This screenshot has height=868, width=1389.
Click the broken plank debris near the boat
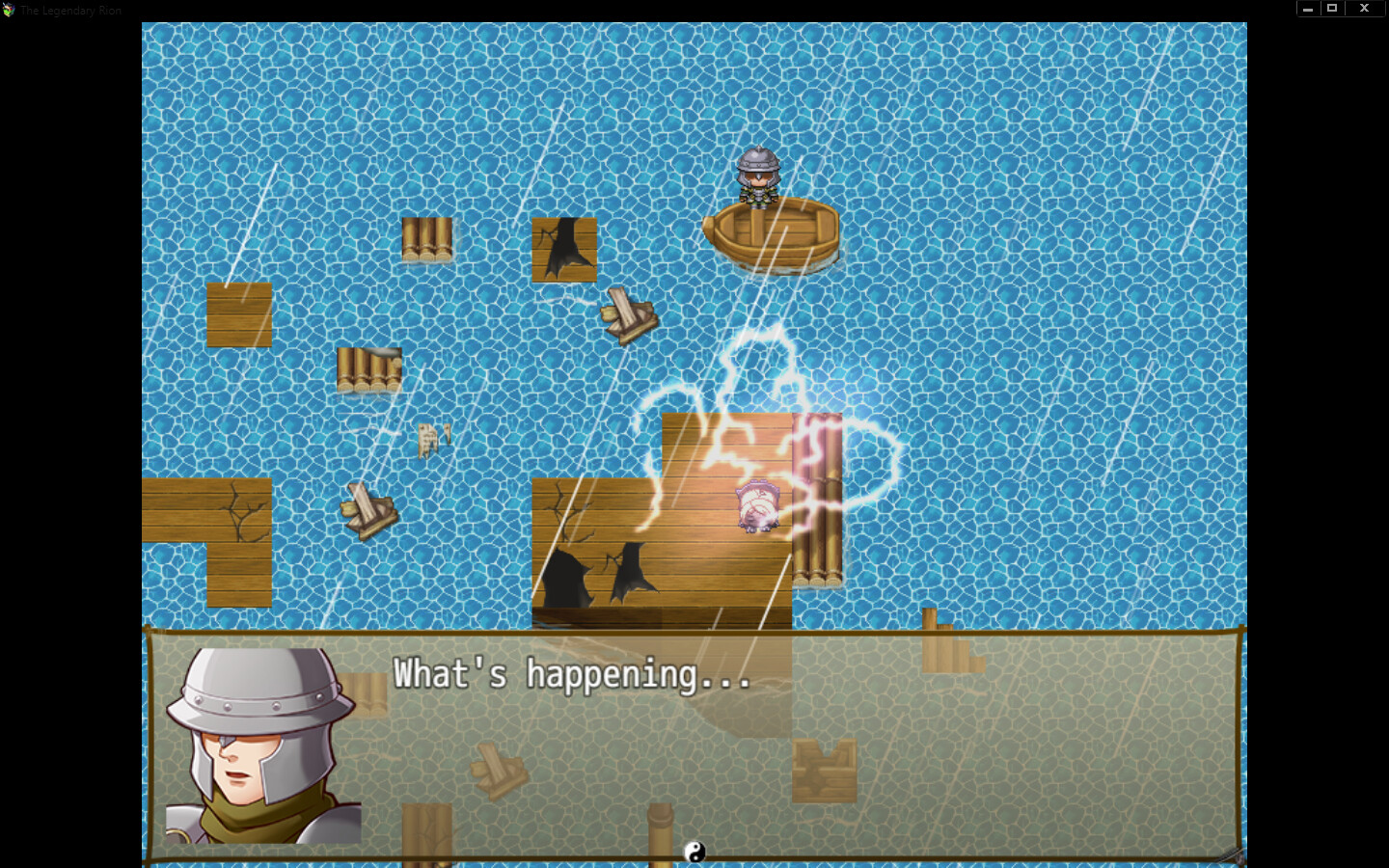627,313
